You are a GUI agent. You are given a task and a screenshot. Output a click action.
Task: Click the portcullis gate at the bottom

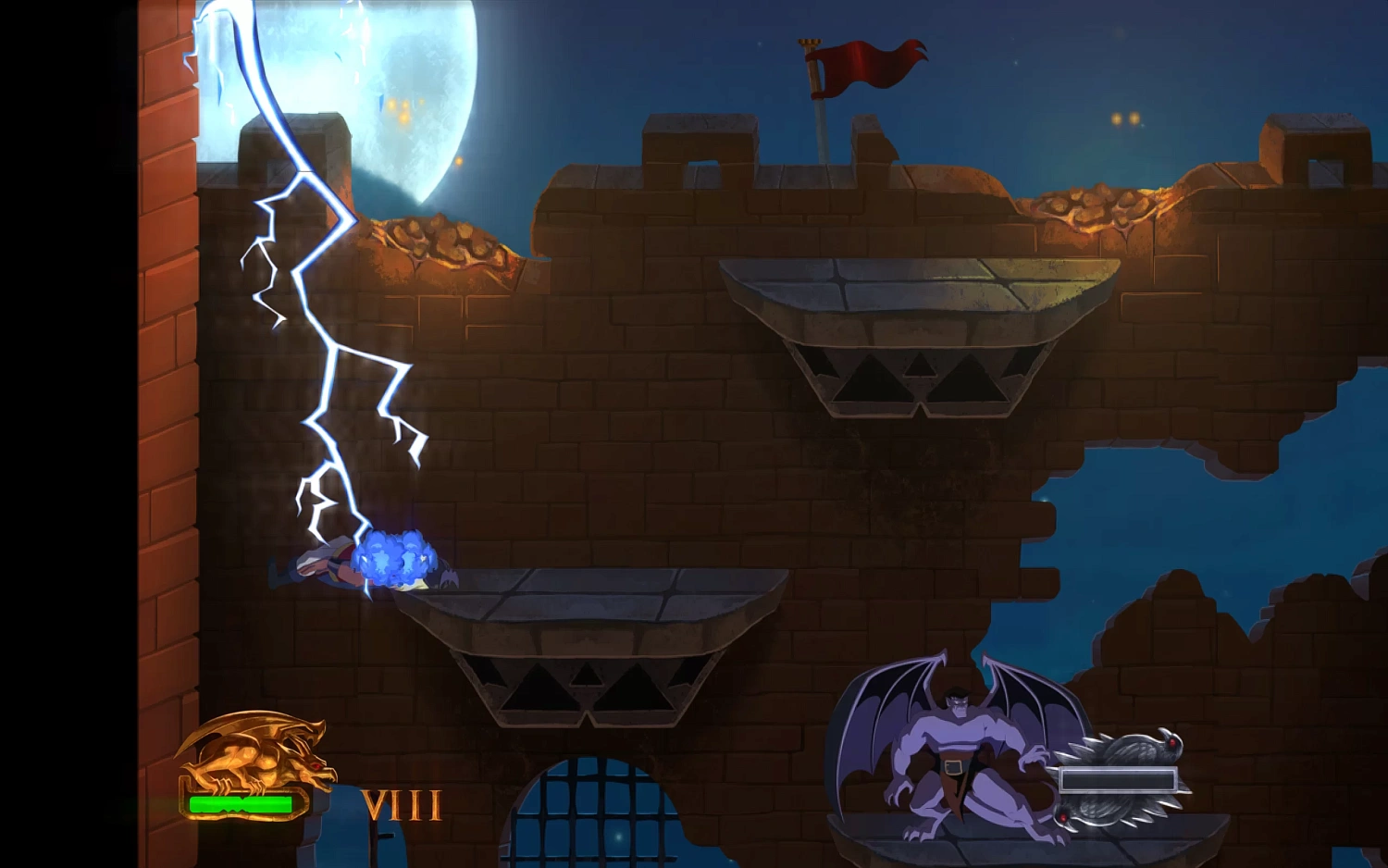tap(592, 814)
